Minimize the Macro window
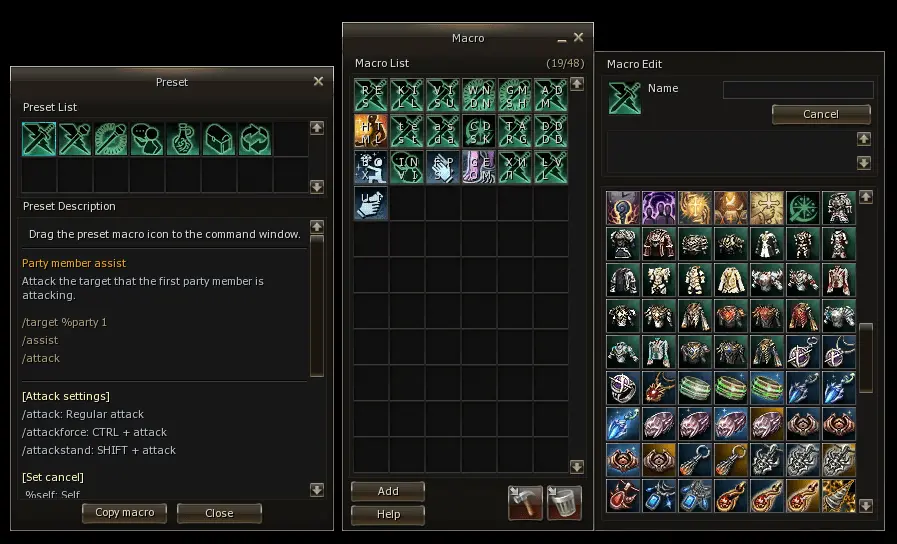The height and width of the screenshot is (544, 897). tap(561, 39)
